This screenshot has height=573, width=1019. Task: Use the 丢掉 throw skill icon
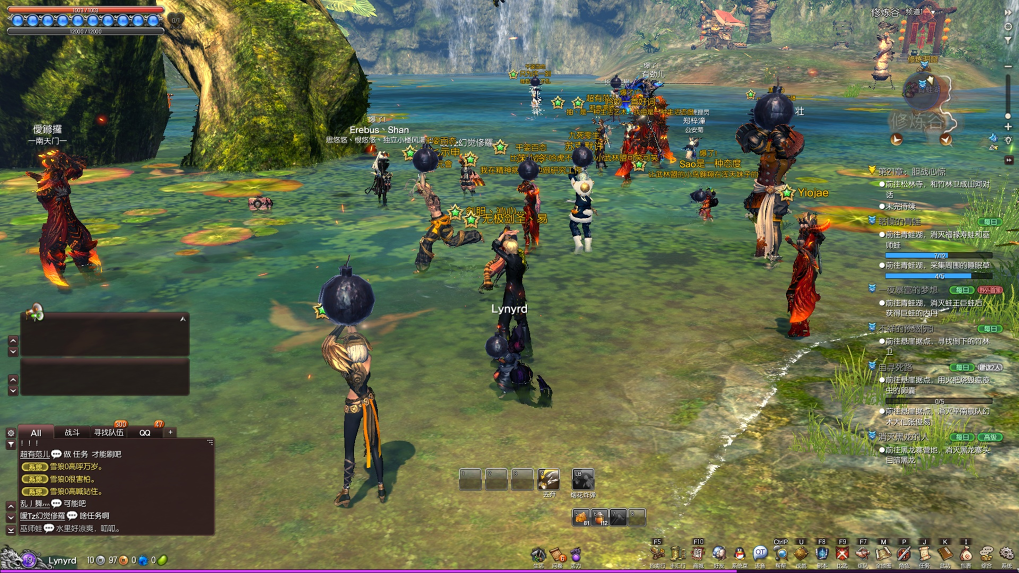click(x=548, y=479)
